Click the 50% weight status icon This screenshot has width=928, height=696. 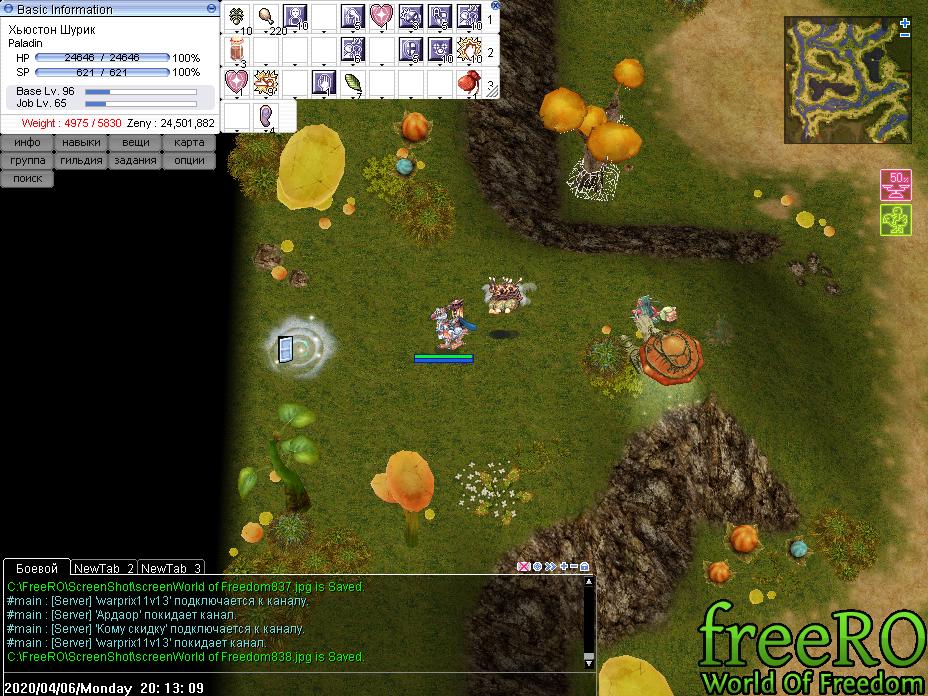[895, 185]
